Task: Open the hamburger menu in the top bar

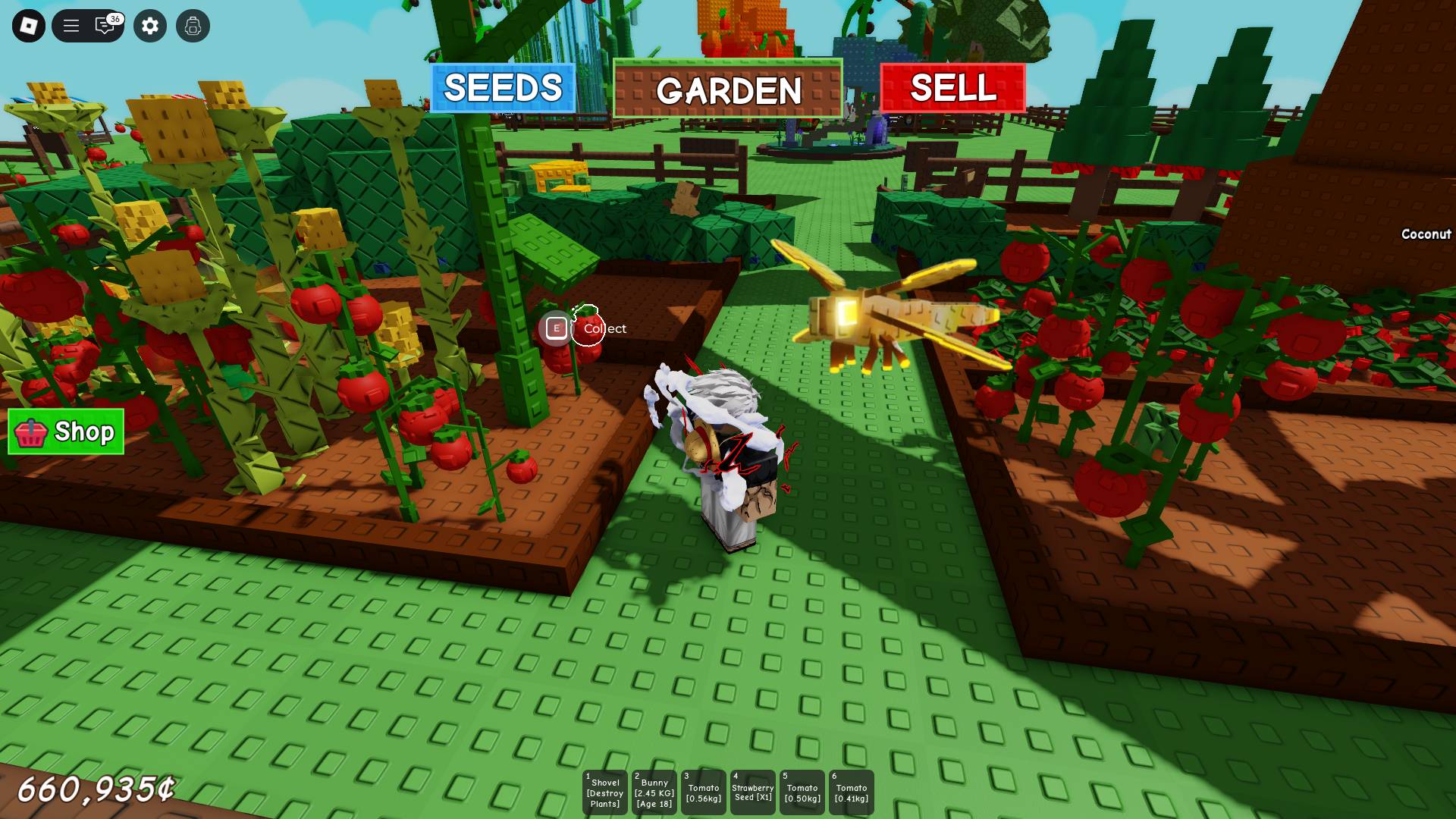Action: tap(71, 26)
